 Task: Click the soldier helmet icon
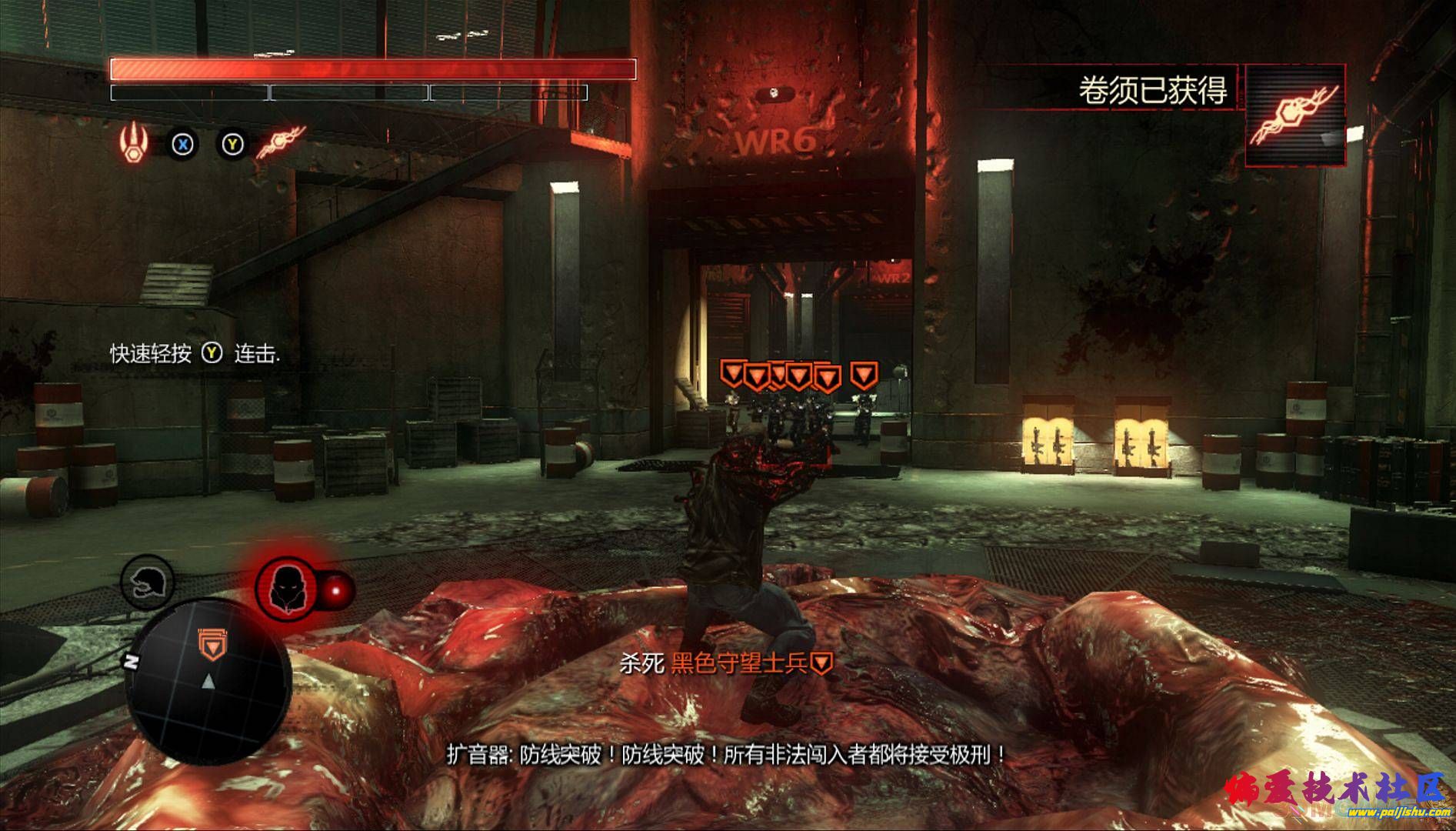coord(147,582)
